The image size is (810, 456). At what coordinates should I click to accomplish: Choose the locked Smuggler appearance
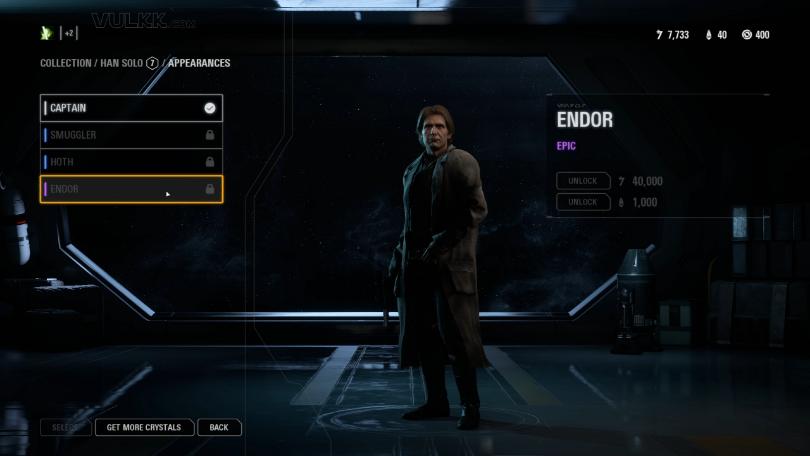click(x=130, y=135)
